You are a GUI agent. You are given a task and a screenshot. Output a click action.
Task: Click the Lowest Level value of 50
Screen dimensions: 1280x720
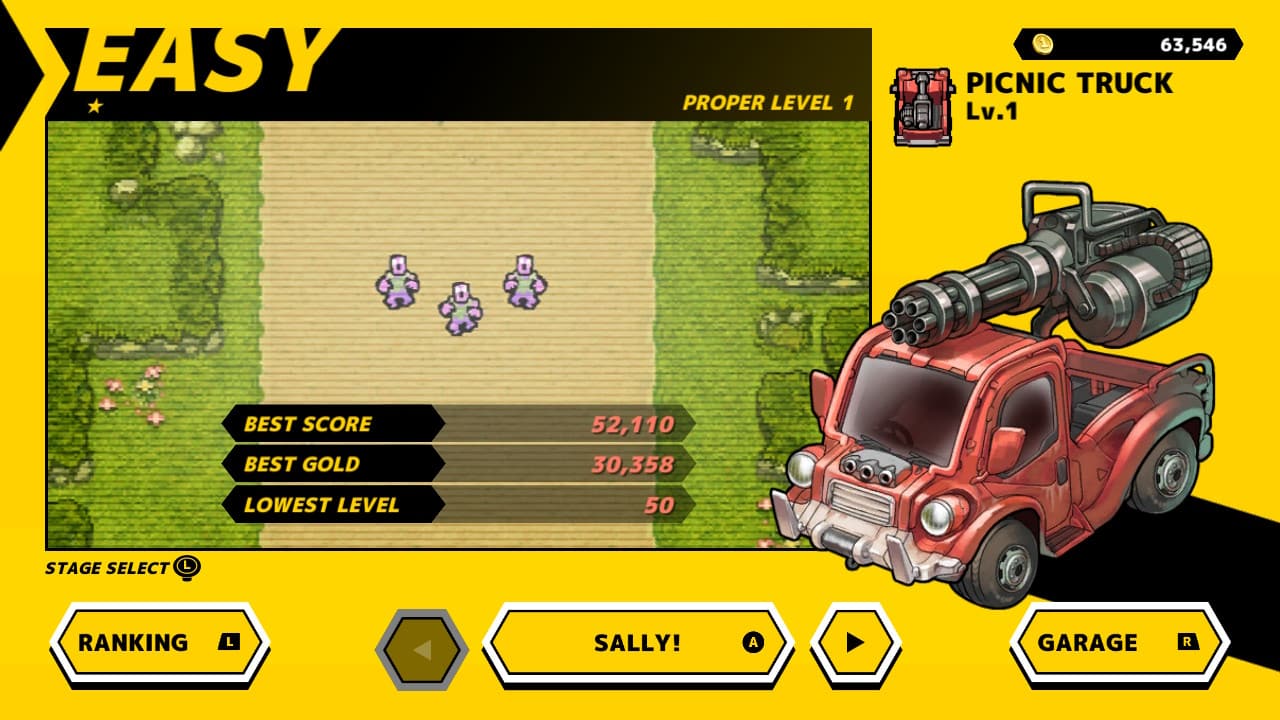click(x=660, y=504)
